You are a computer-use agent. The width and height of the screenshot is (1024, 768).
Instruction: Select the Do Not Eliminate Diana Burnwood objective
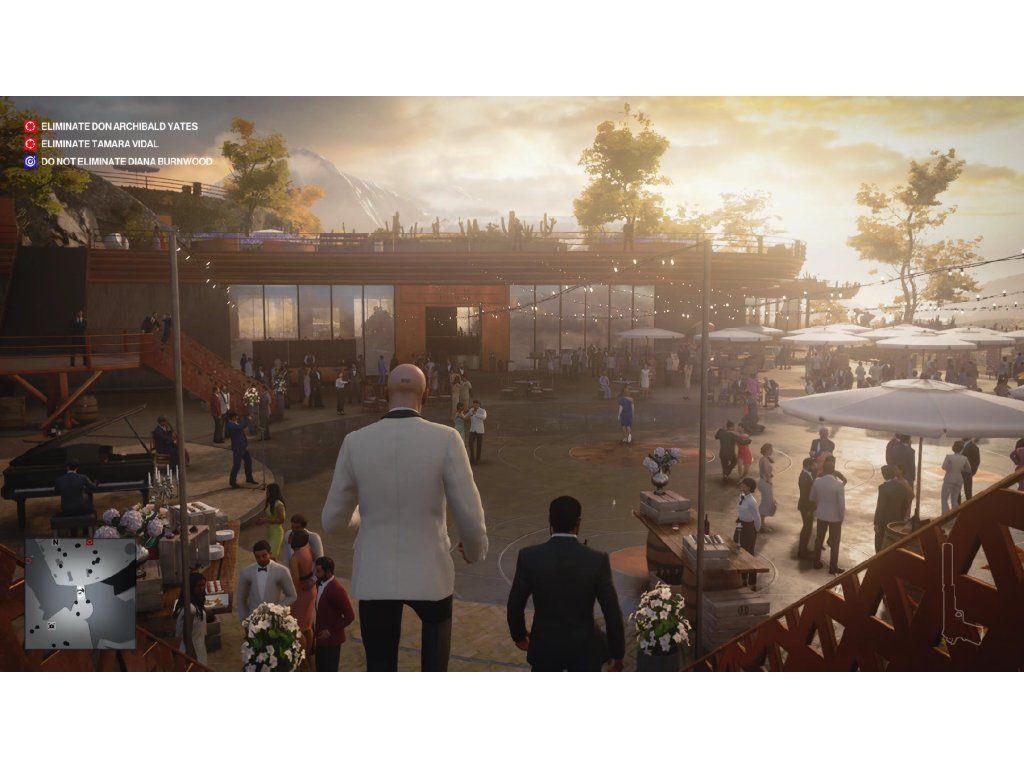click(x=126, y=161)
